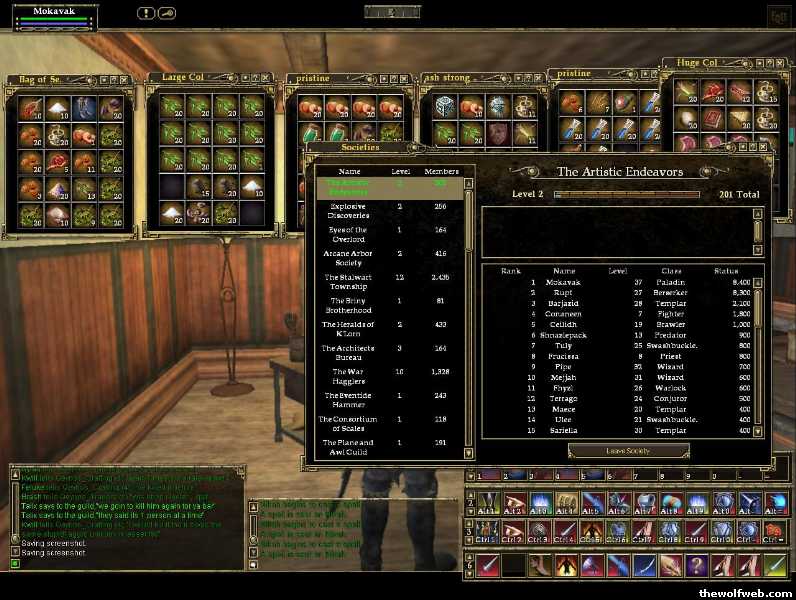Select member Rupt in the rank list

[x=565, y=292]
